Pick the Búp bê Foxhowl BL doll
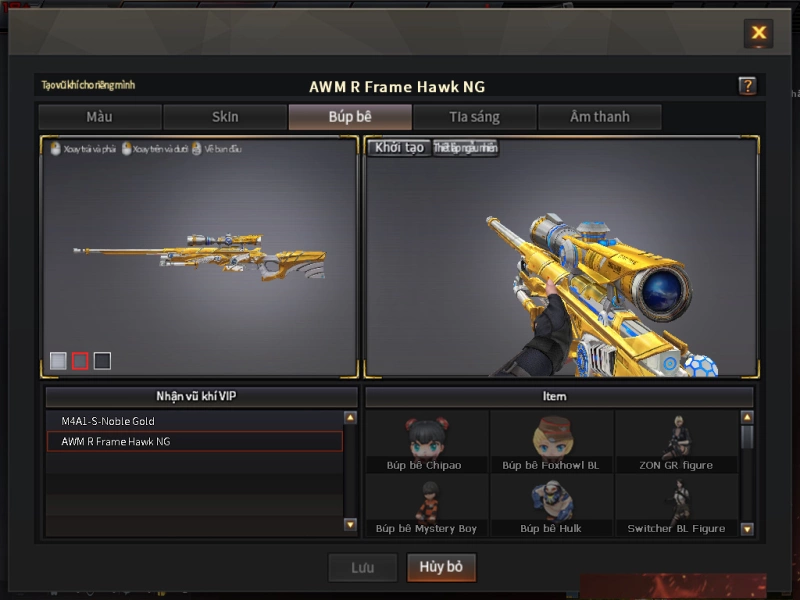The height and width of the screenshot is (600, 800). pos(551,442)
